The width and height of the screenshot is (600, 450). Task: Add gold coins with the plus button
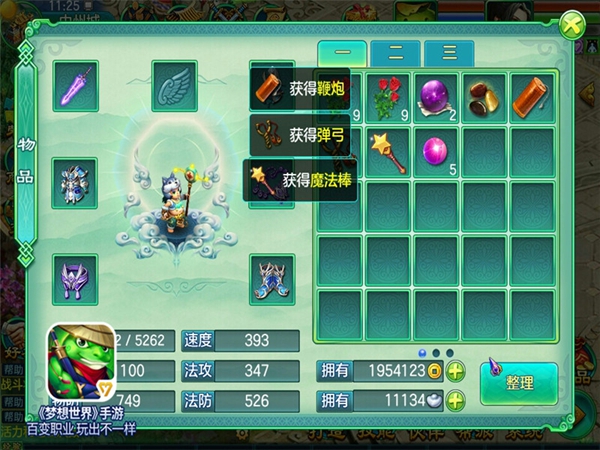455,372
